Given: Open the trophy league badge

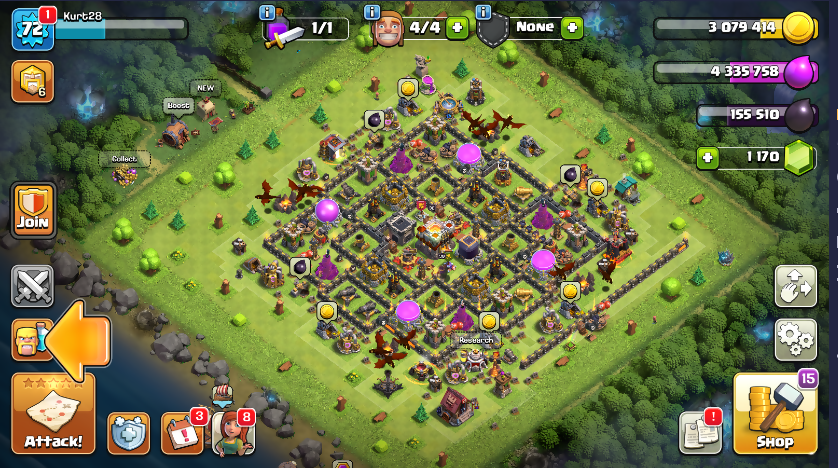Looking at the screenshot, I should (32, 82).
